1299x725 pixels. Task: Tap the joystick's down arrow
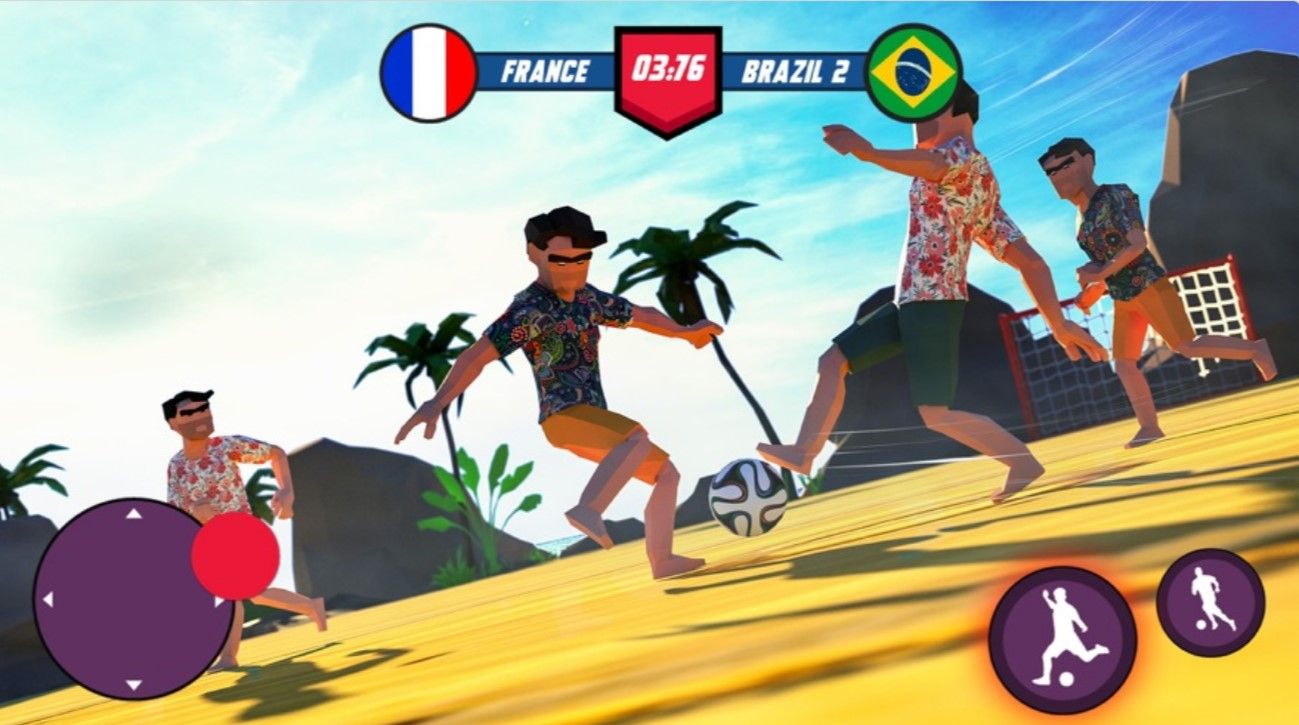pos(134,686)
